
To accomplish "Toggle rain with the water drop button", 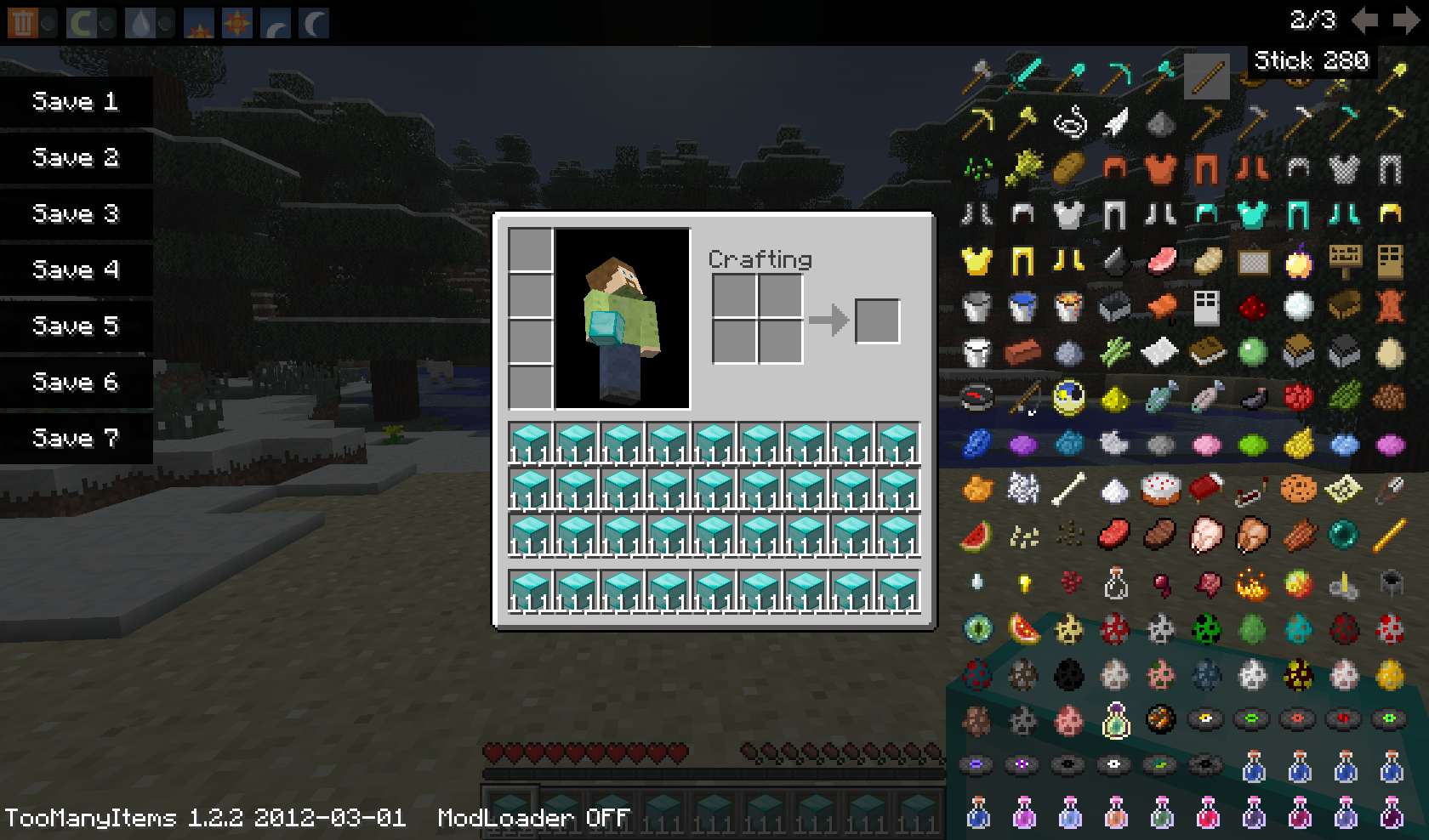I will (142, 21).
